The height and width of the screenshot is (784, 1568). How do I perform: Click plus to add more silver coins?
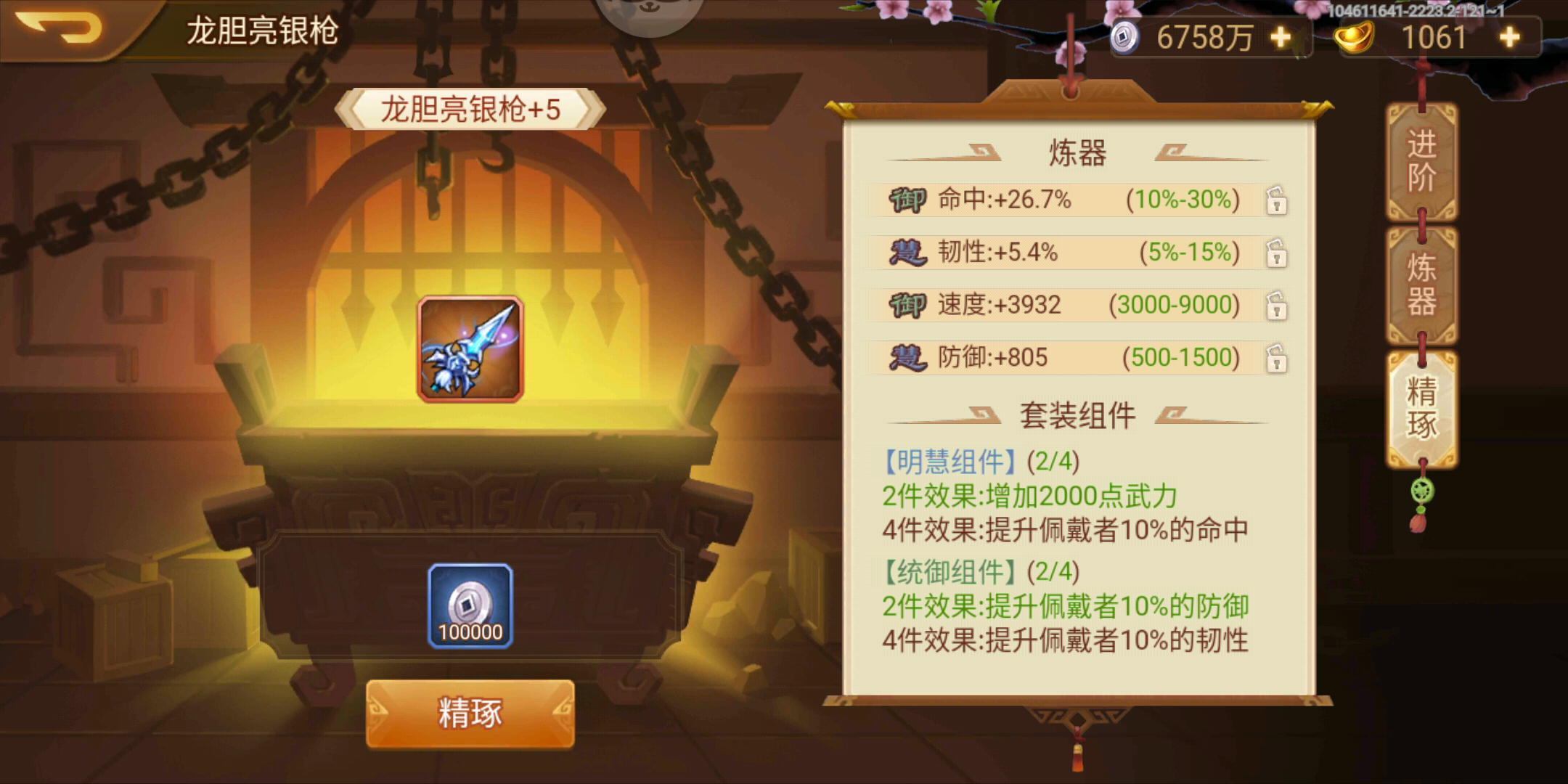(1282, 35)
